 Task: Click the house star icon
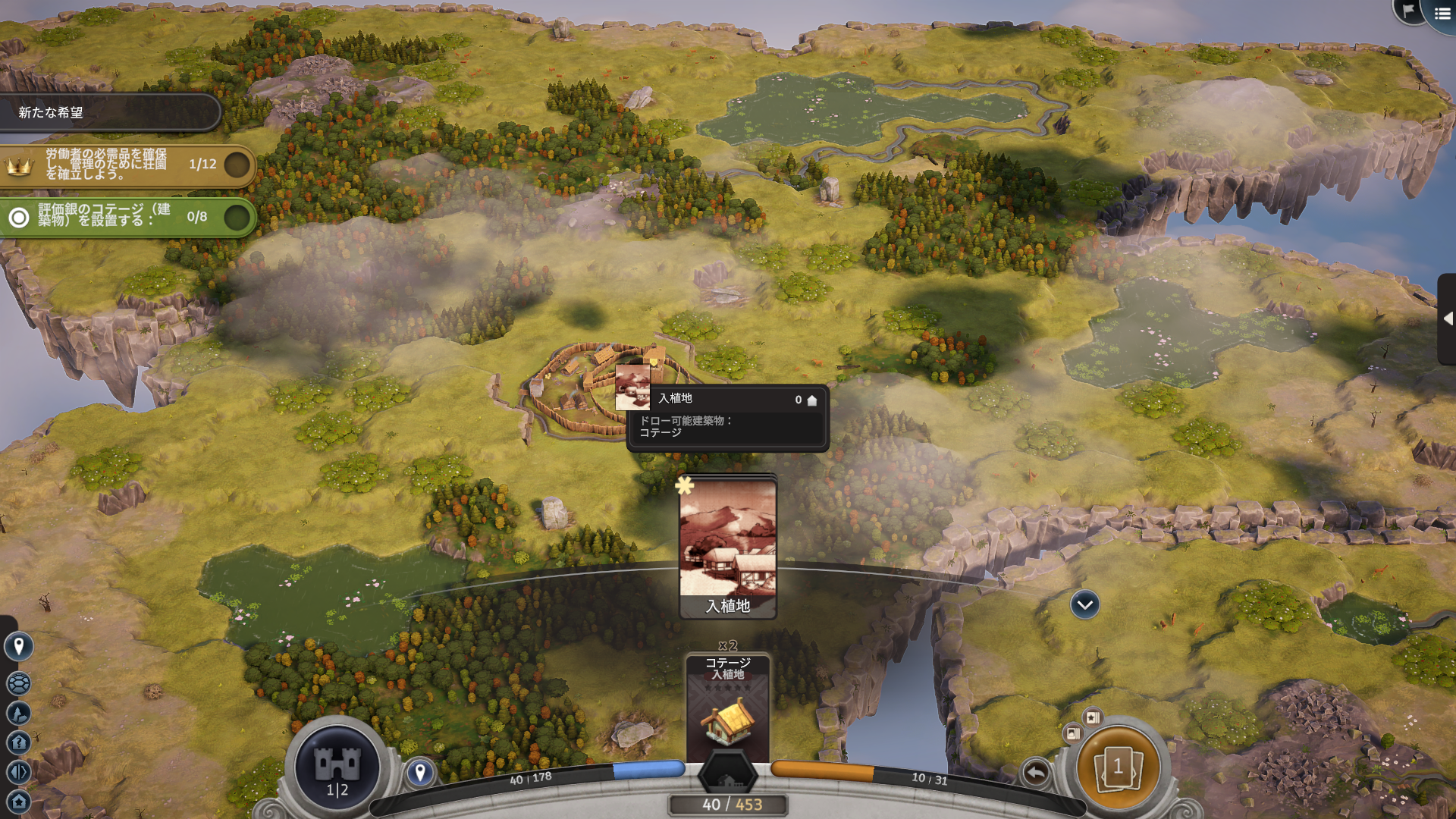18,802
